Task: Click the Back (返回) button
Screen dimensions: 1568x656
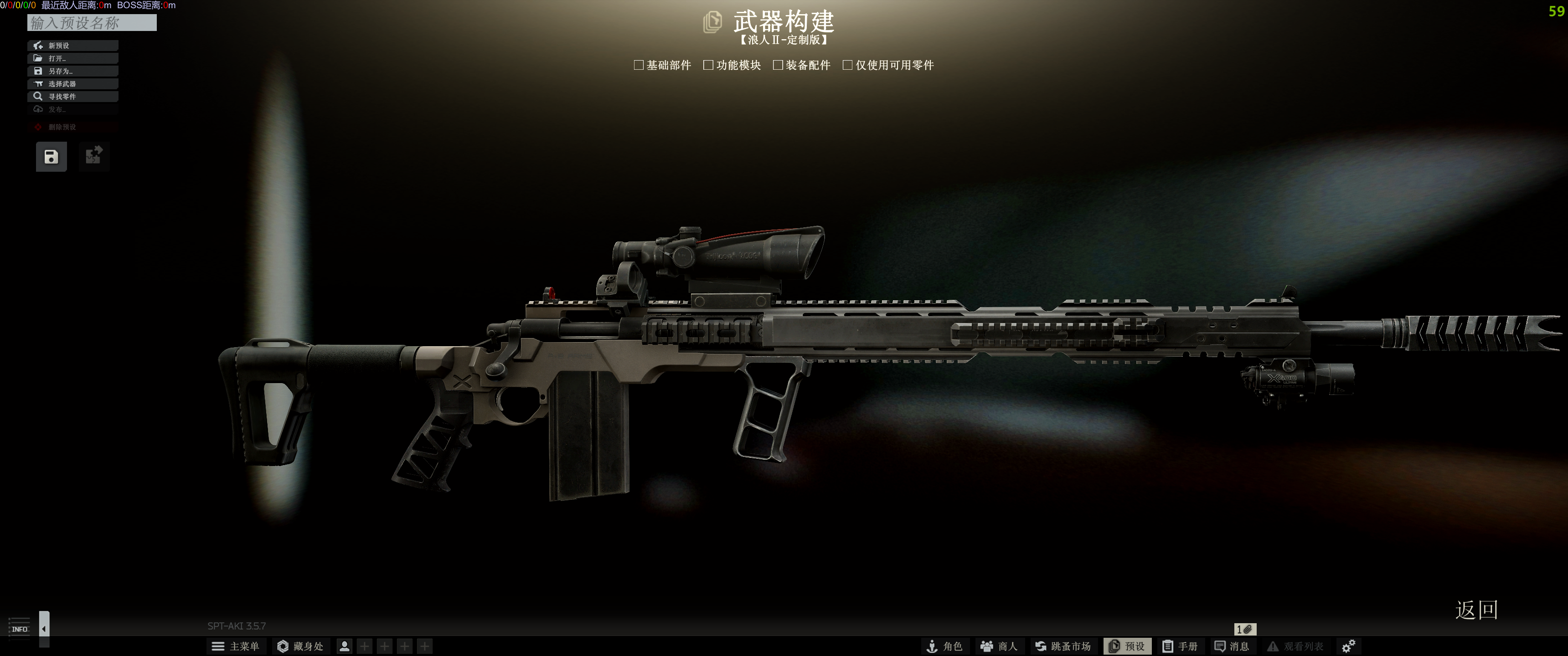Action: [1476, 610]
